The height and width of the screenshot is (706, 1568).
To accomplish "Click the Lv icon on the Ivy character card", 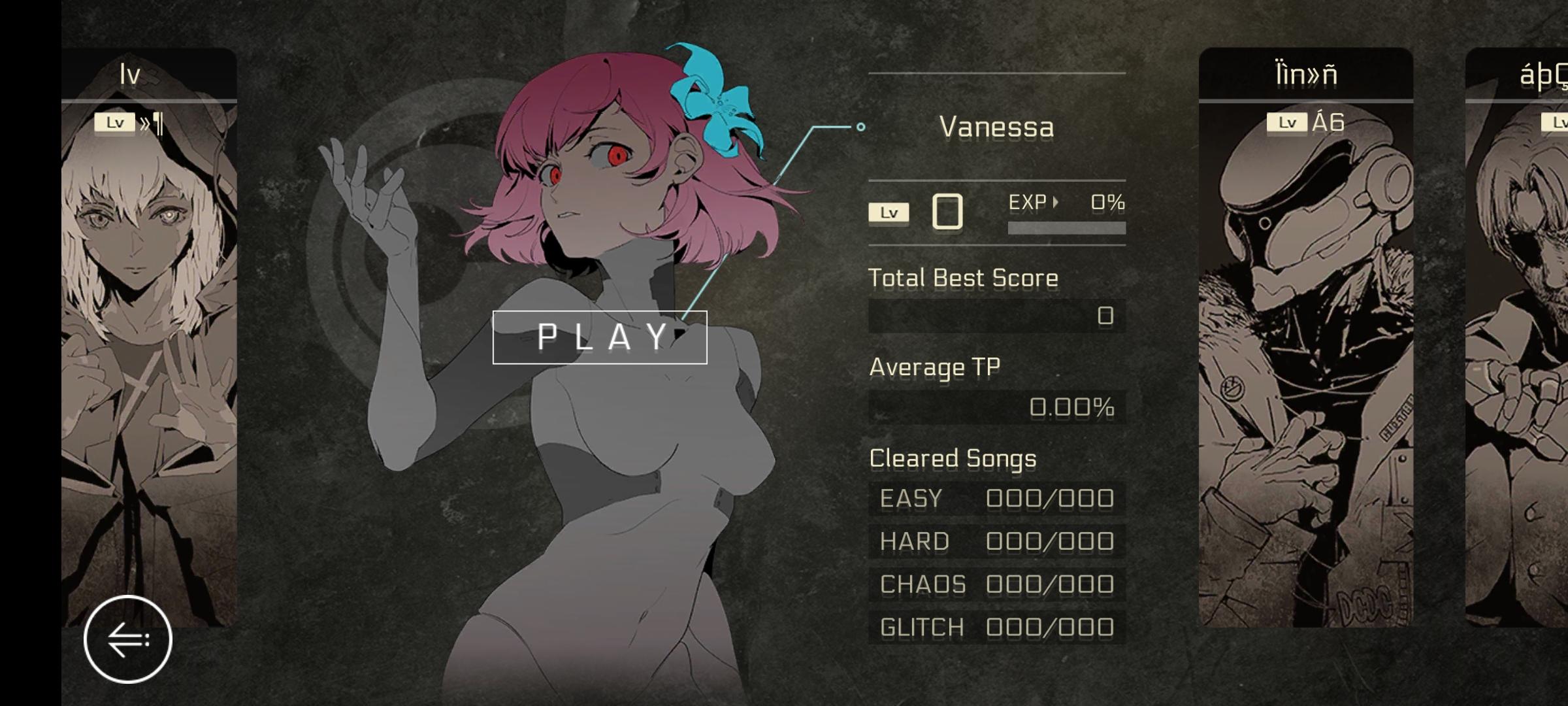I will pos(115,122).
